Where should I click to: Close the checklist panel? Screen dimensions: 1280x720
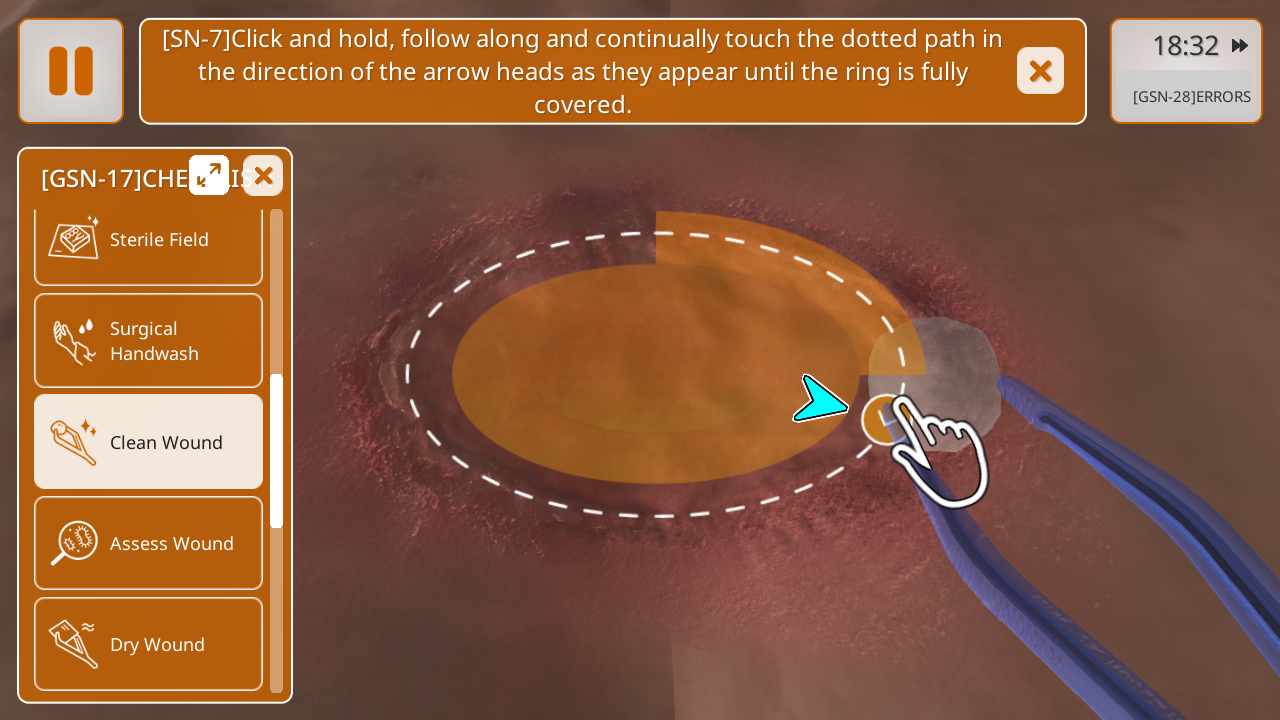(x=263, y=176)
